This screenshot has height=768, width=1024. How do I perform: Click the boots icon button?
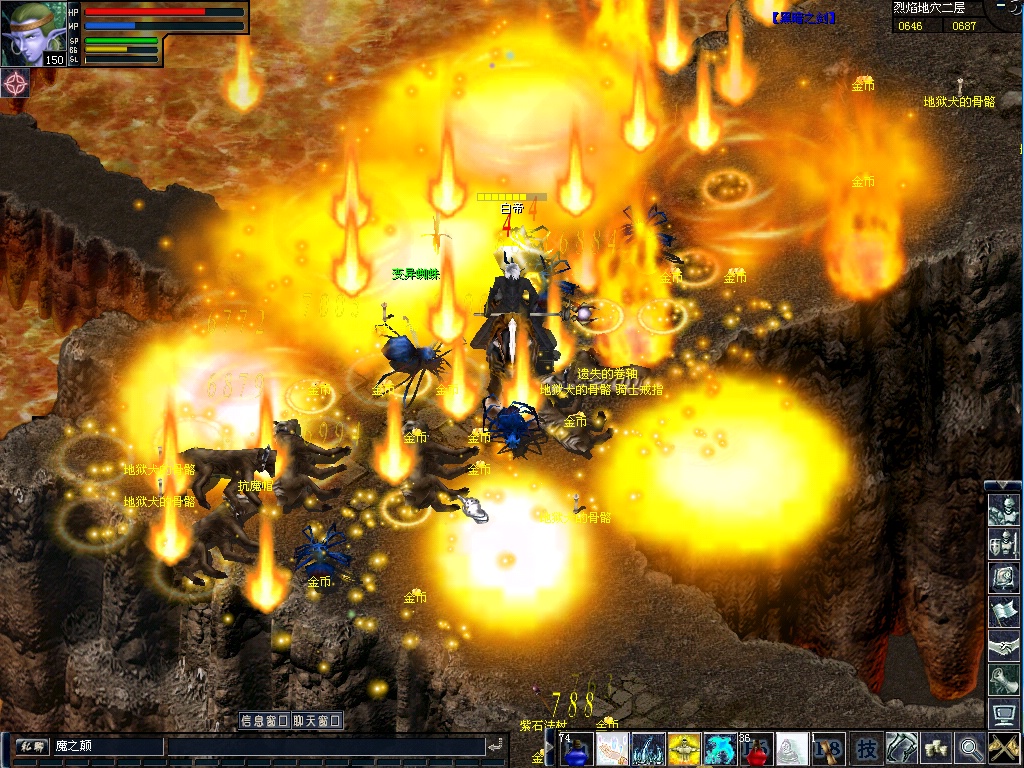tap(901, 748)
